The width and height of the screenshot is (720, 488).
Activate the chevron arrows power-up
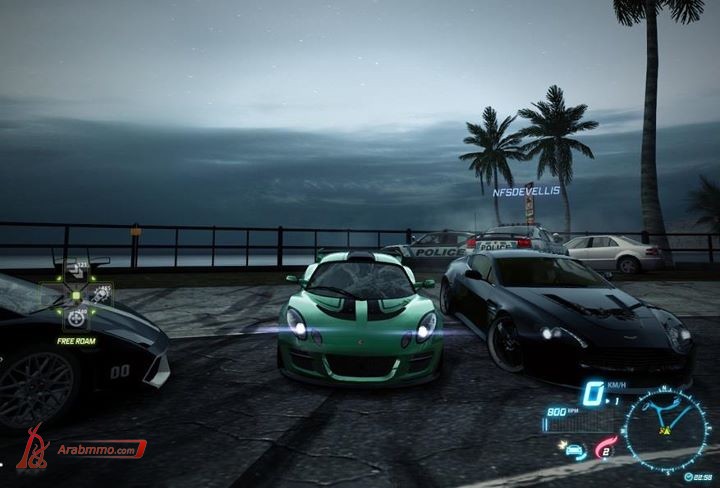coord(77,269)
